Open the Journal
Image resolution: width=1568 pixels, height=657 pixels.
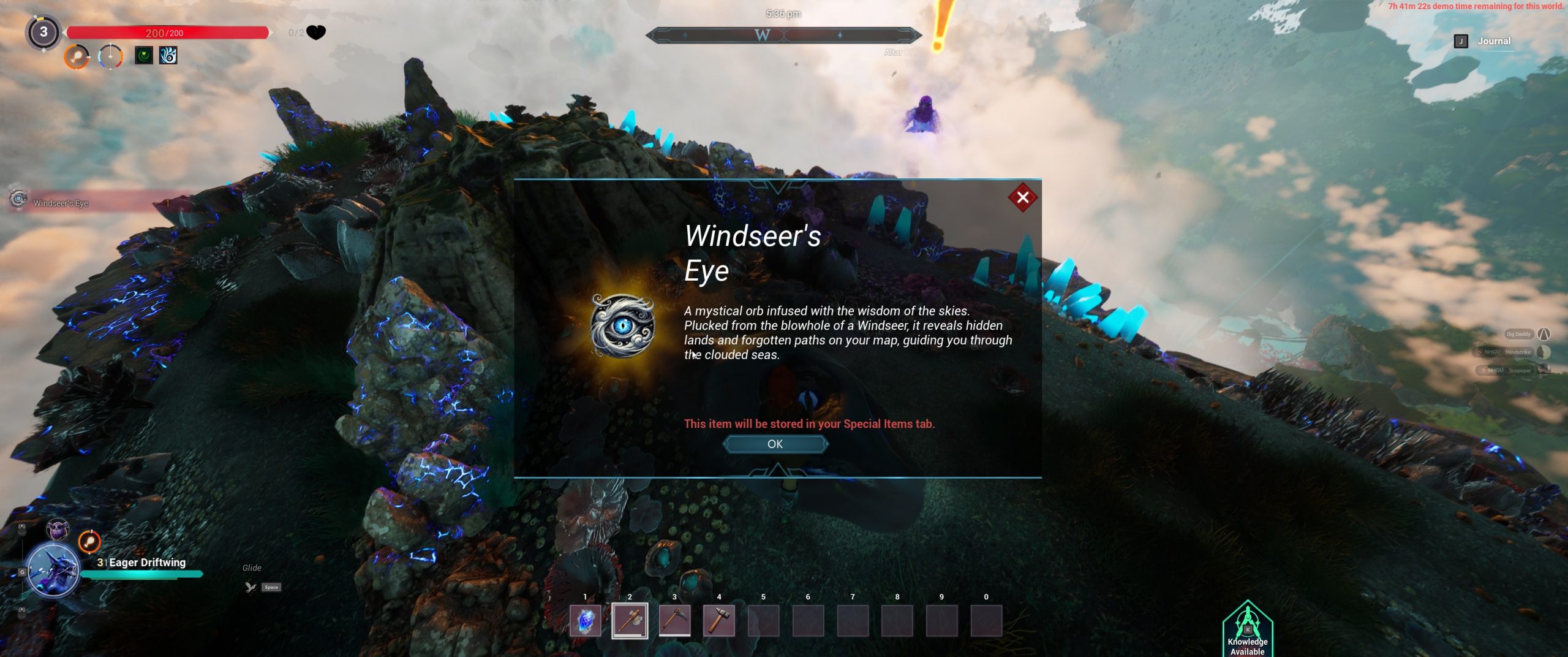coord(1493,41)
